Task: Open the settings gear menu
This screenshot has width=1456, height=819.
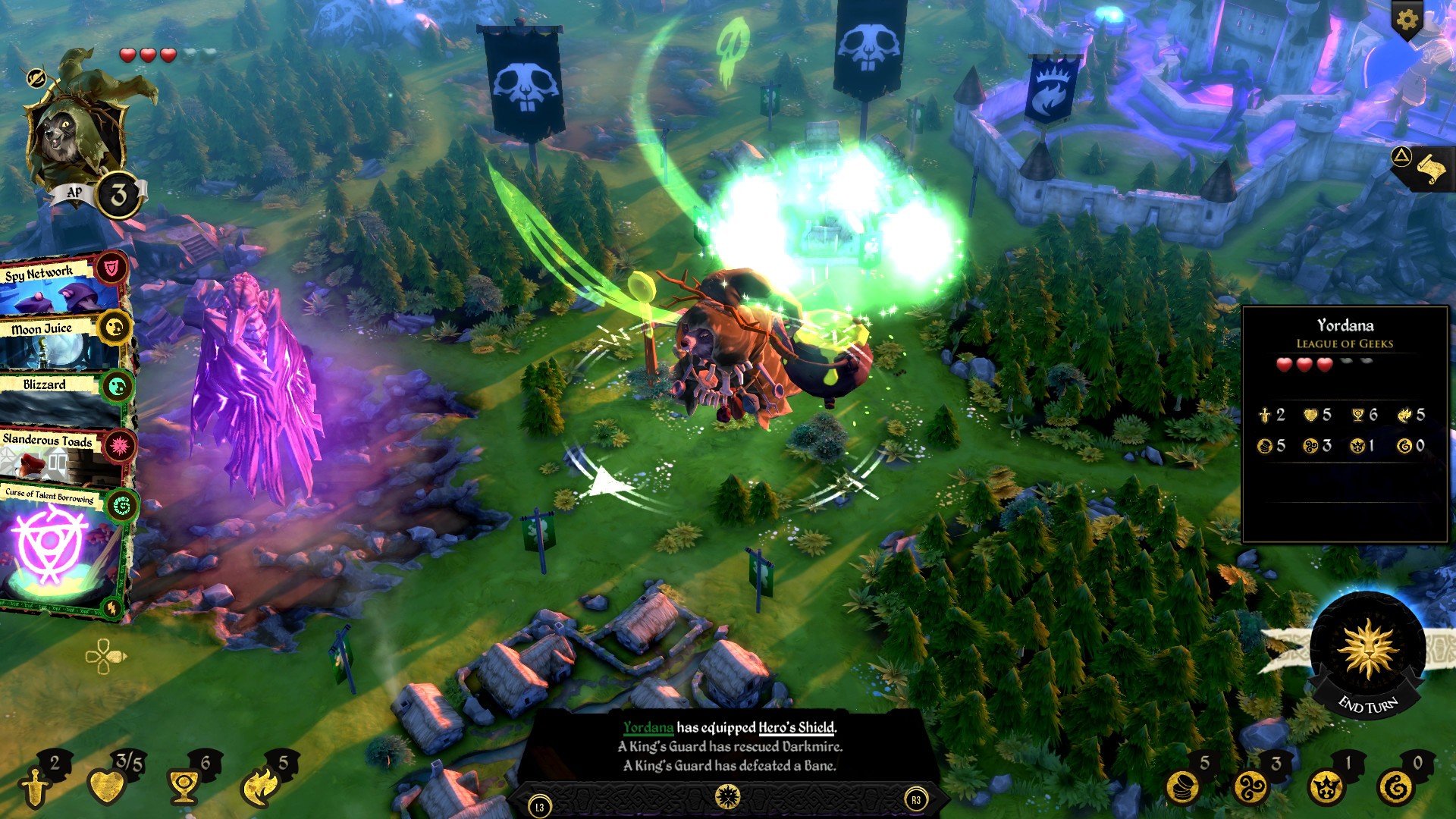Action: coord(1407,20)
